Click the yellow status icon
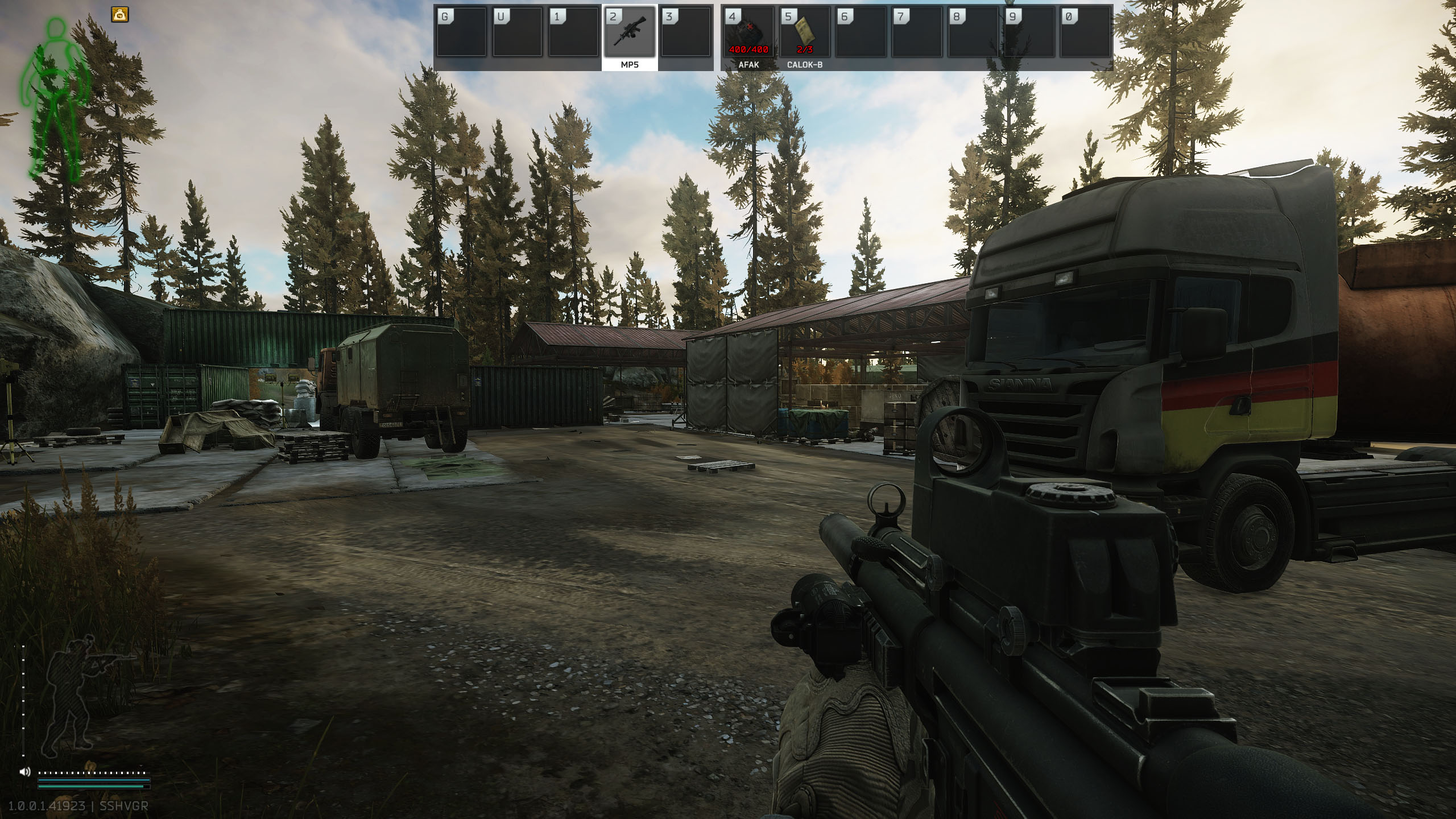This screenshot has width=1456, height=819. 120,14
